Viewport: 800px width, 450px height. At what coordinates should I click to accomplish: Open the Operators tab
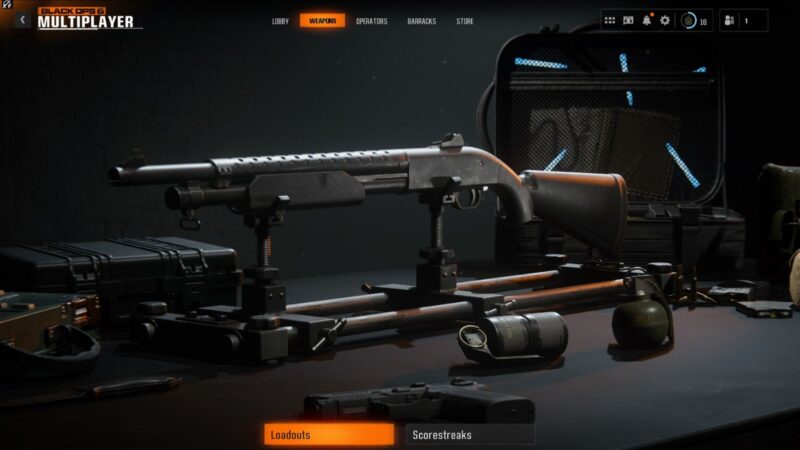[372, 21]
